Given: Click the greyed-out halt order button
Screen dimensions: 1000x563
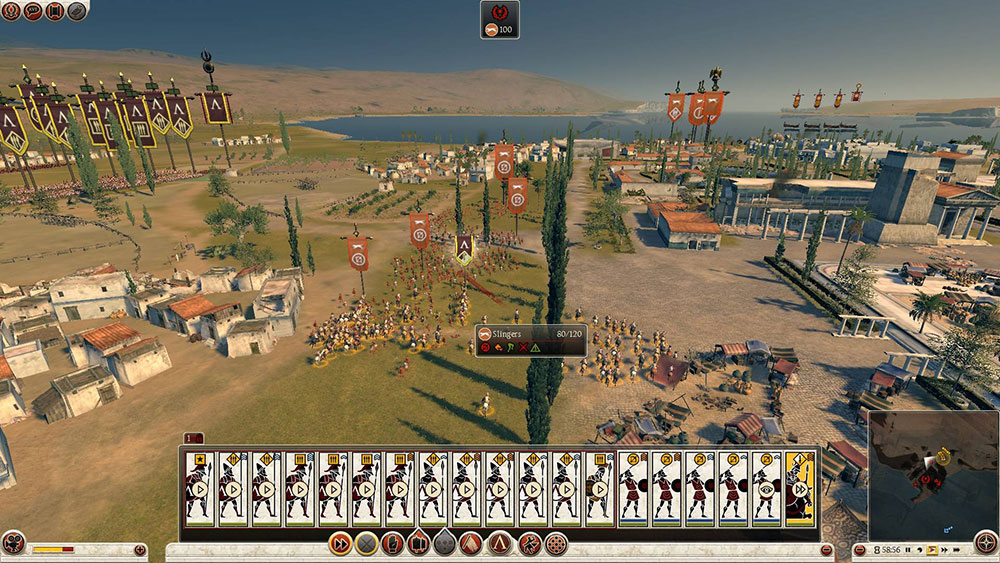Looking at the screenshot, I should [x=367, y=545].
